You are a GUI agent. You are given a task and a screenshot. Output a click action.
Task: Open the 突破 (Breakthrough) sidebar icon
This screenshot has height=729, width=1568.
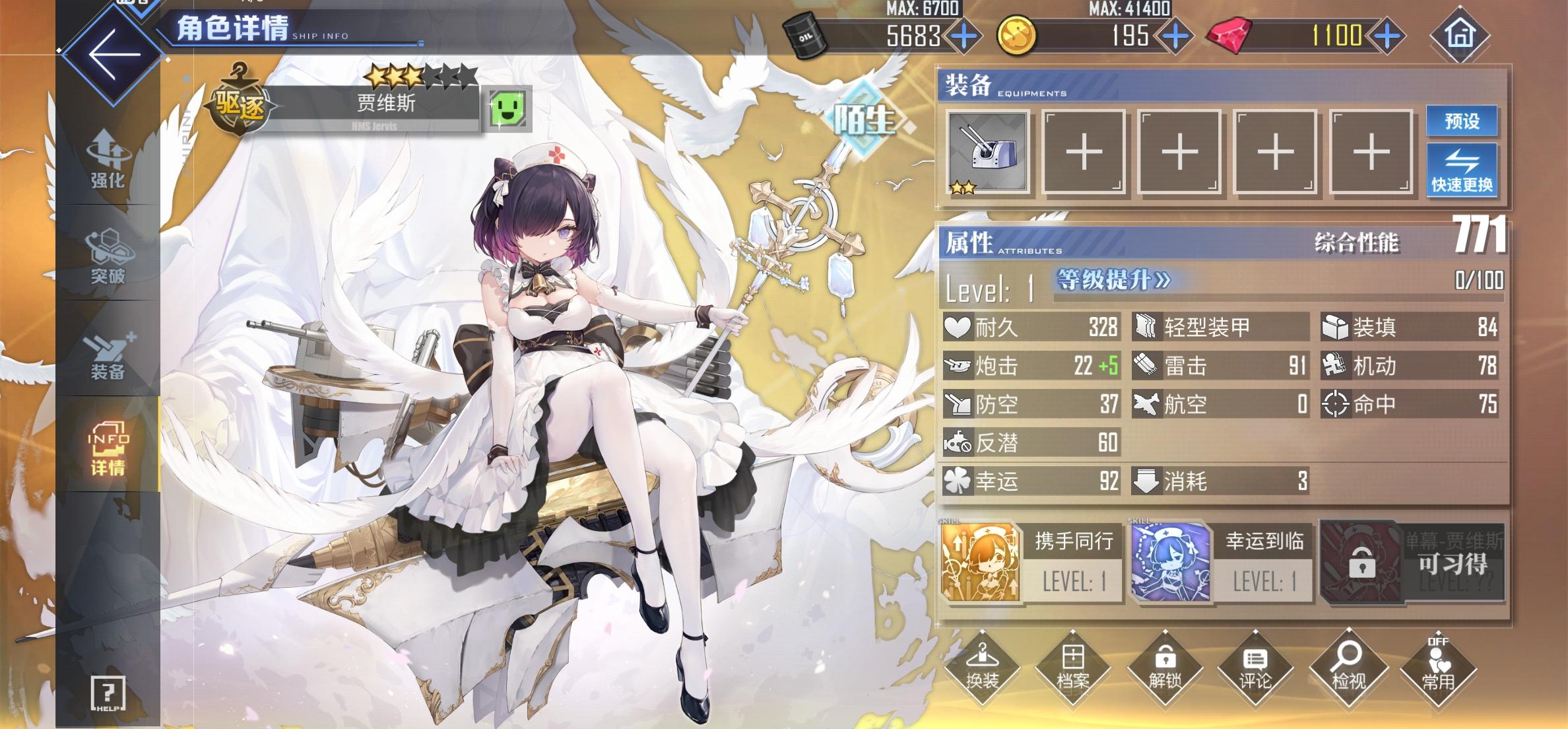[x=111, y=256]
